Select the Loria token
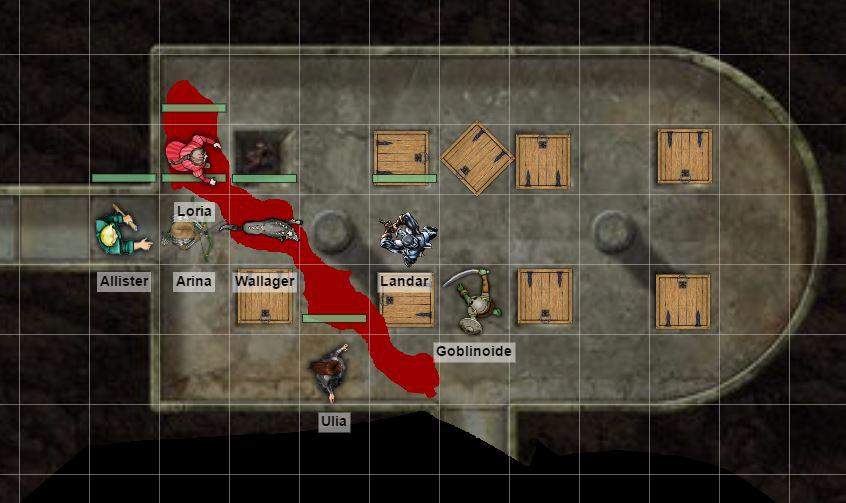Screen dimensions: 846x503 pyautogui.click(x=192, y=155)
